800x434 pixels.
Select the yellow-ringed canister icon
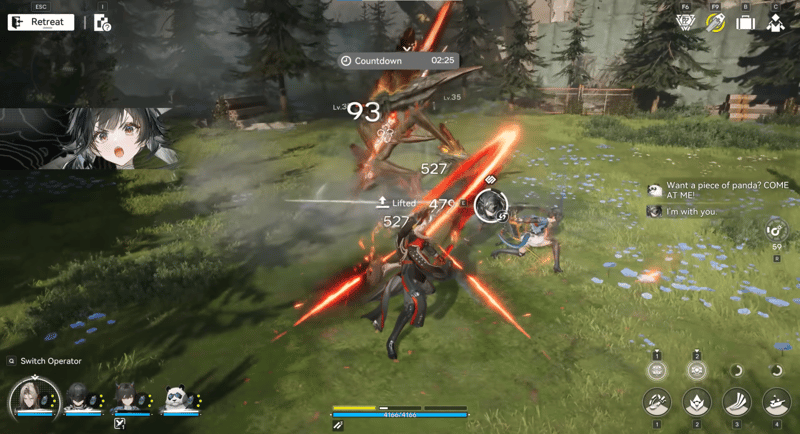[715, 22]
